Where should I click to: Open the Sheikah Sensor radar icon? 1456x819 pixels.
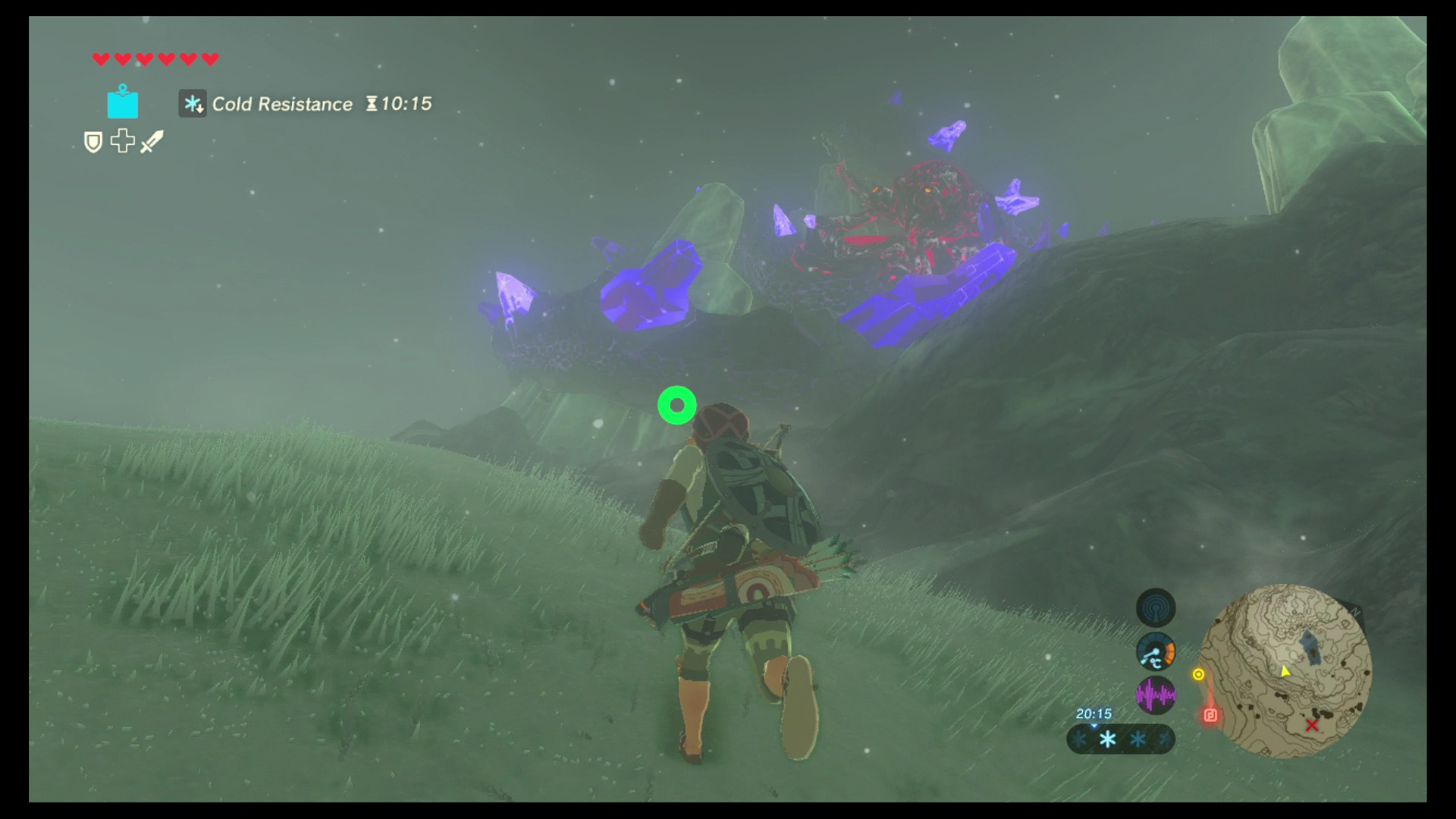(x=1156, y=609)
